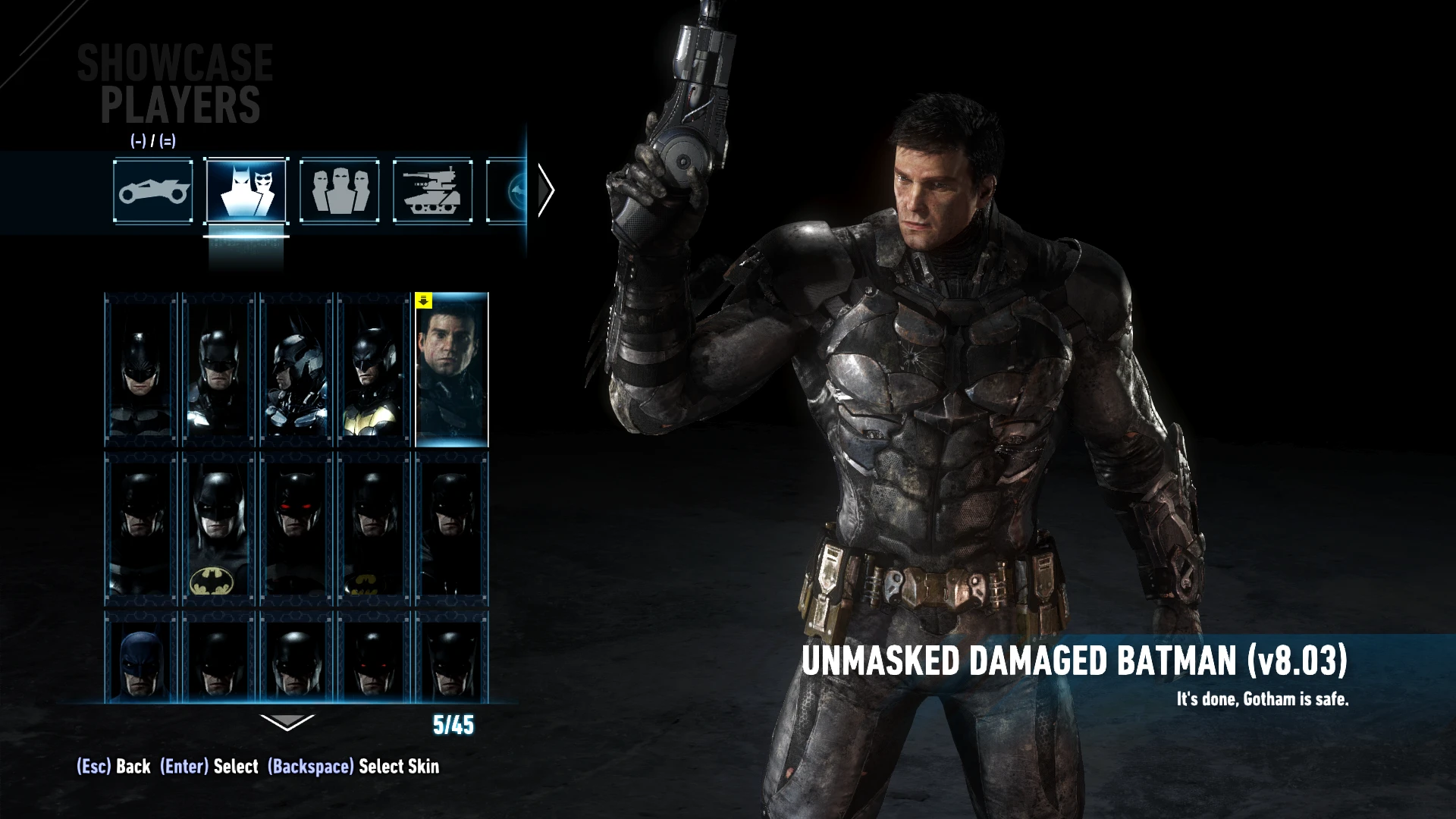1456x819 pixels.
Task: Open the Batmobile showcase category
Action: point(152,190)
